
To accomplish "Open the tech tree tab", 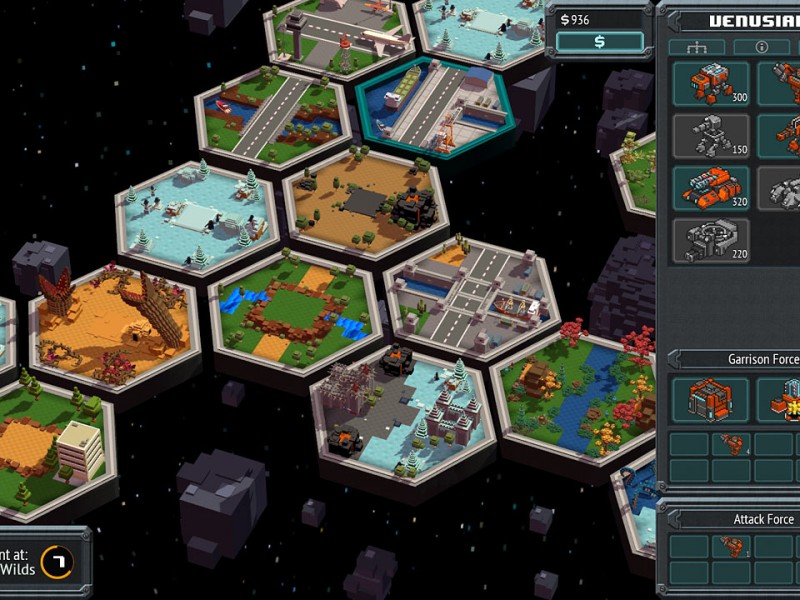I will [x=696, y=47].
